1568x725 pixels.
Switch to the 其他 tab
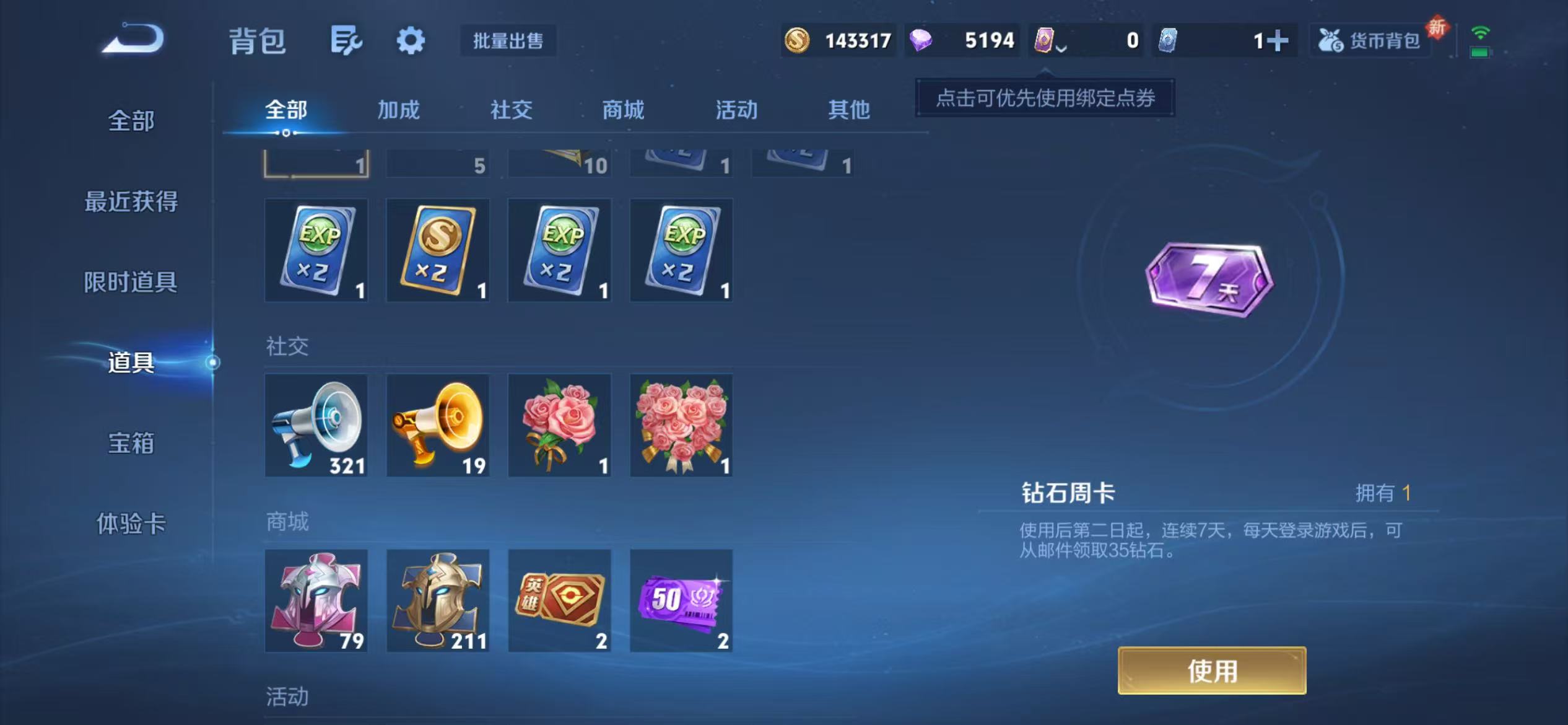[849, 109]
